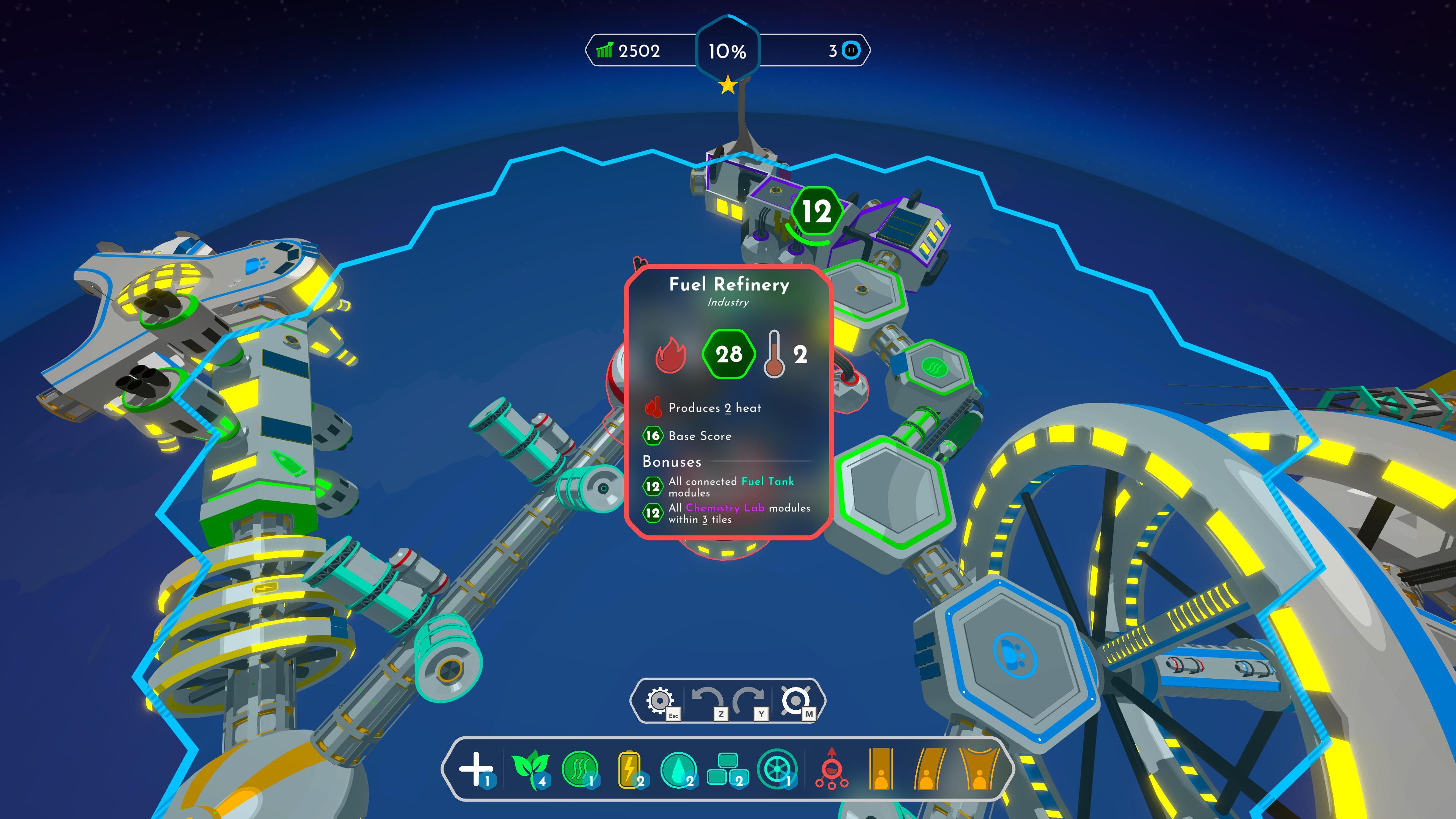The height and width of the screenshot is (819, 1456).
Task: Pick the green heat waves module
Action: coord(580,769)
